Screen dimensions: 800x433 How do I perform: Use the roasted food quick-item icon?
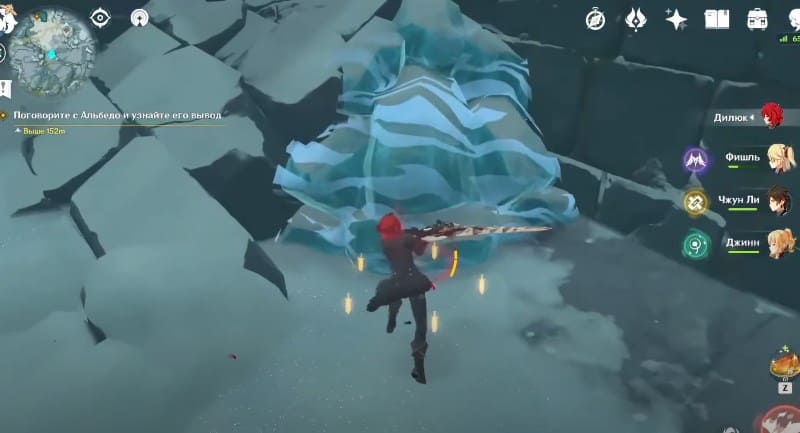pos(783,364)
